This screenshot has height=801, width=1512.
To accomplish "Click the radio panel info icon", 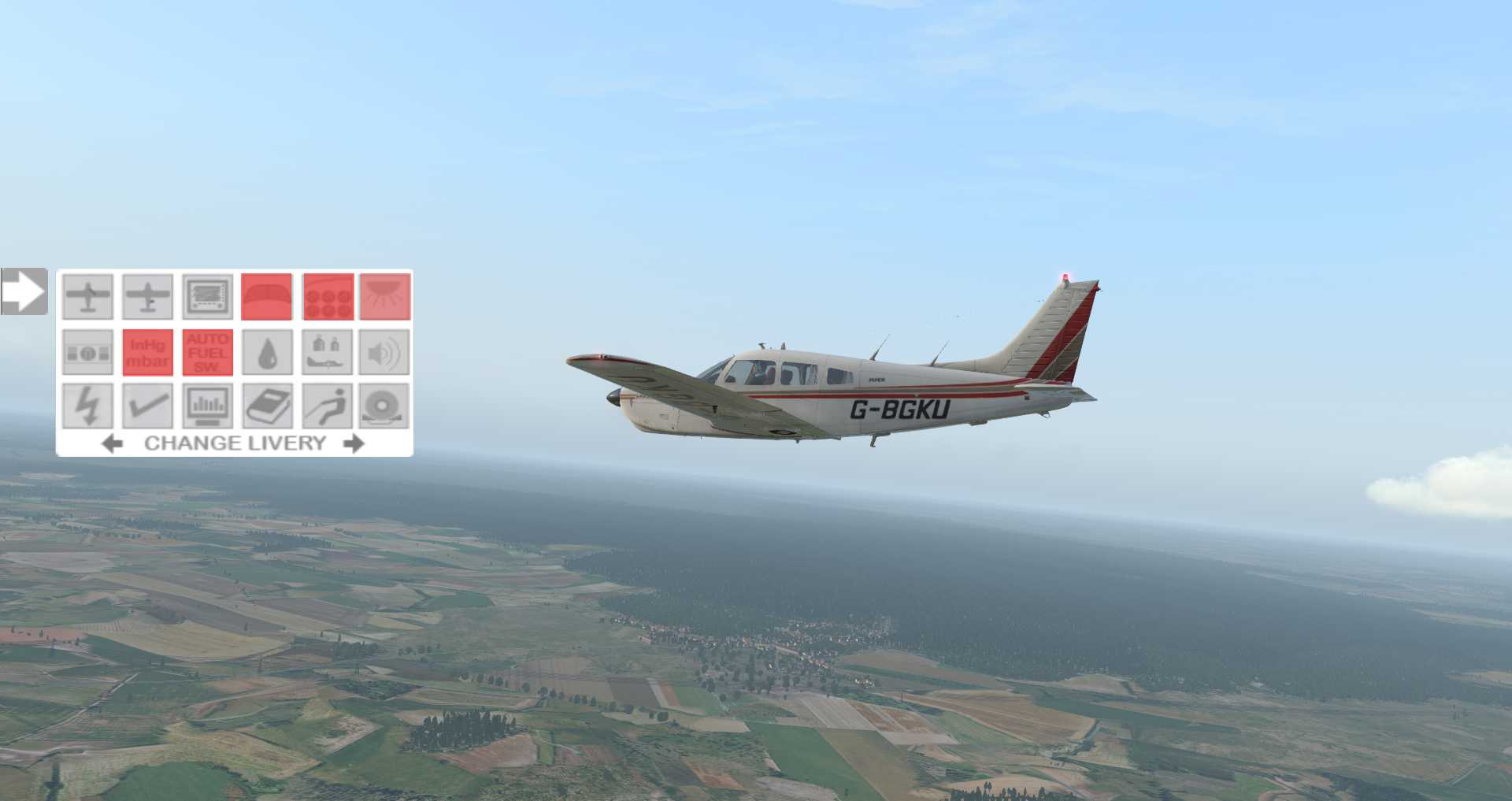I will 88,352.
